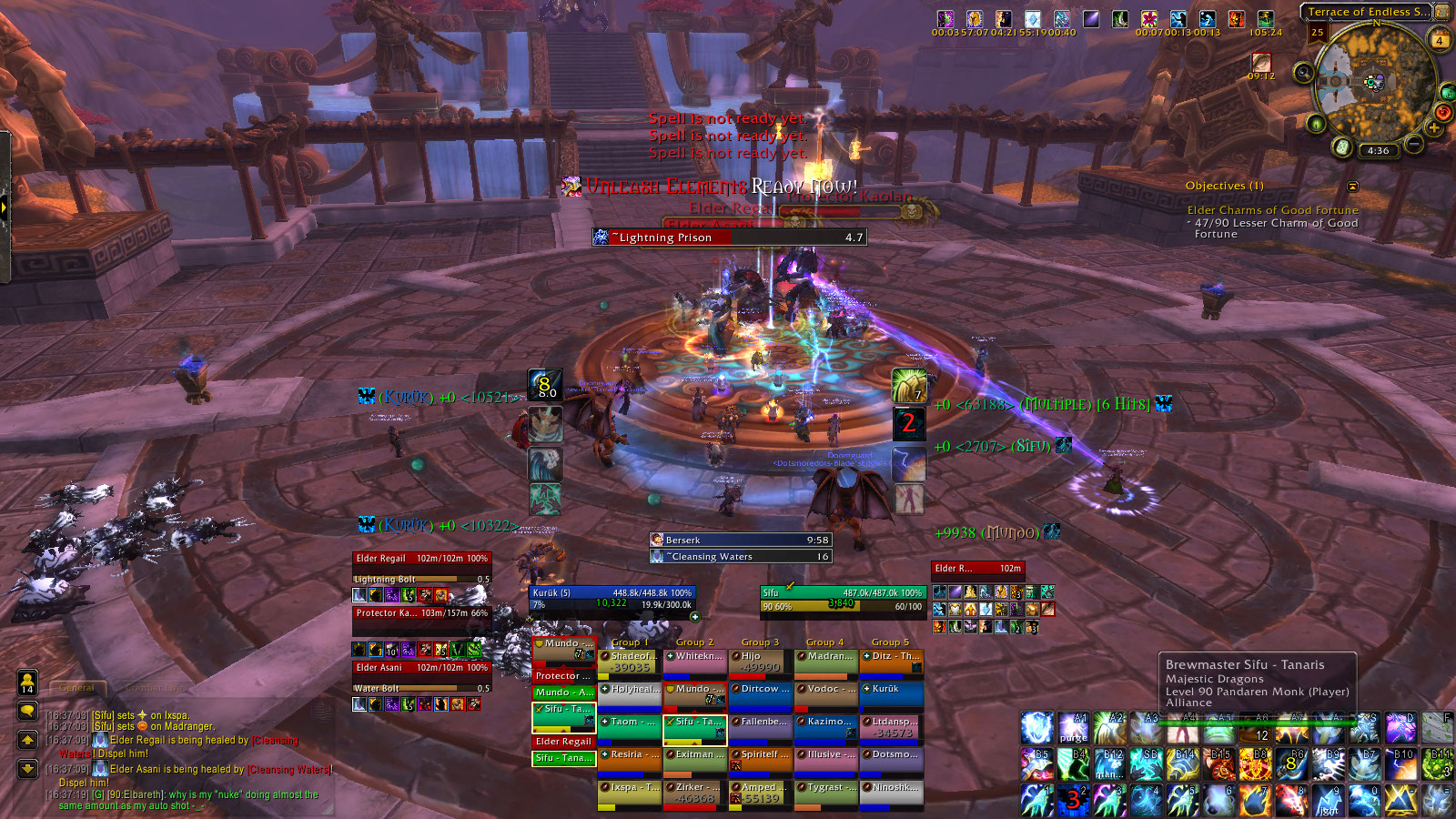Use the action bar ability bound to key 7
This screenshot has width=1456, height=819.
point(1255,800)
